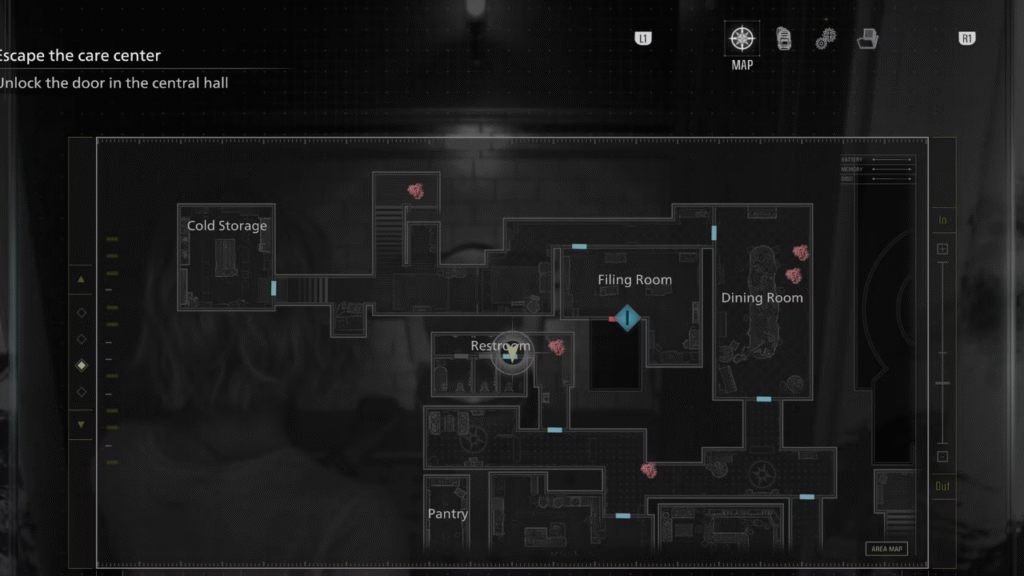This screenshot has width=1024, height=576.
Task: Adjust the map zoom slider handle
Action: point(942,383)
